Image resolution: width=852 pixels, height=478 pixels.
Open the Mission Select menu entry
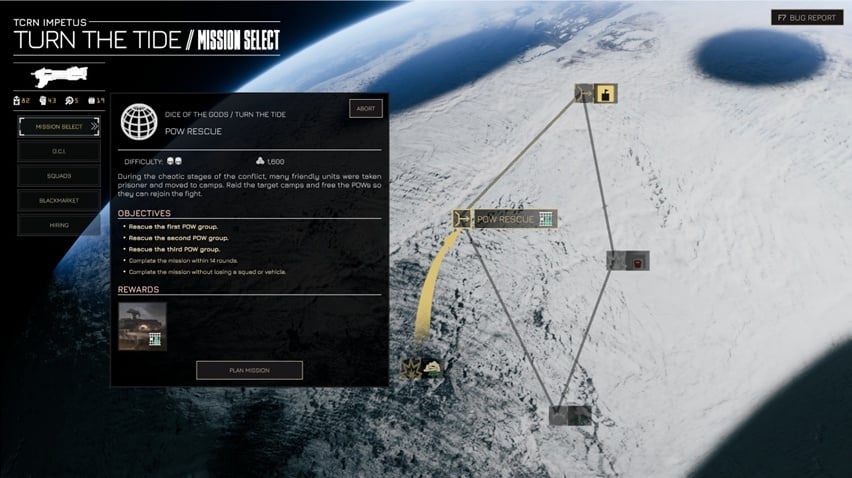click(58, 126)
